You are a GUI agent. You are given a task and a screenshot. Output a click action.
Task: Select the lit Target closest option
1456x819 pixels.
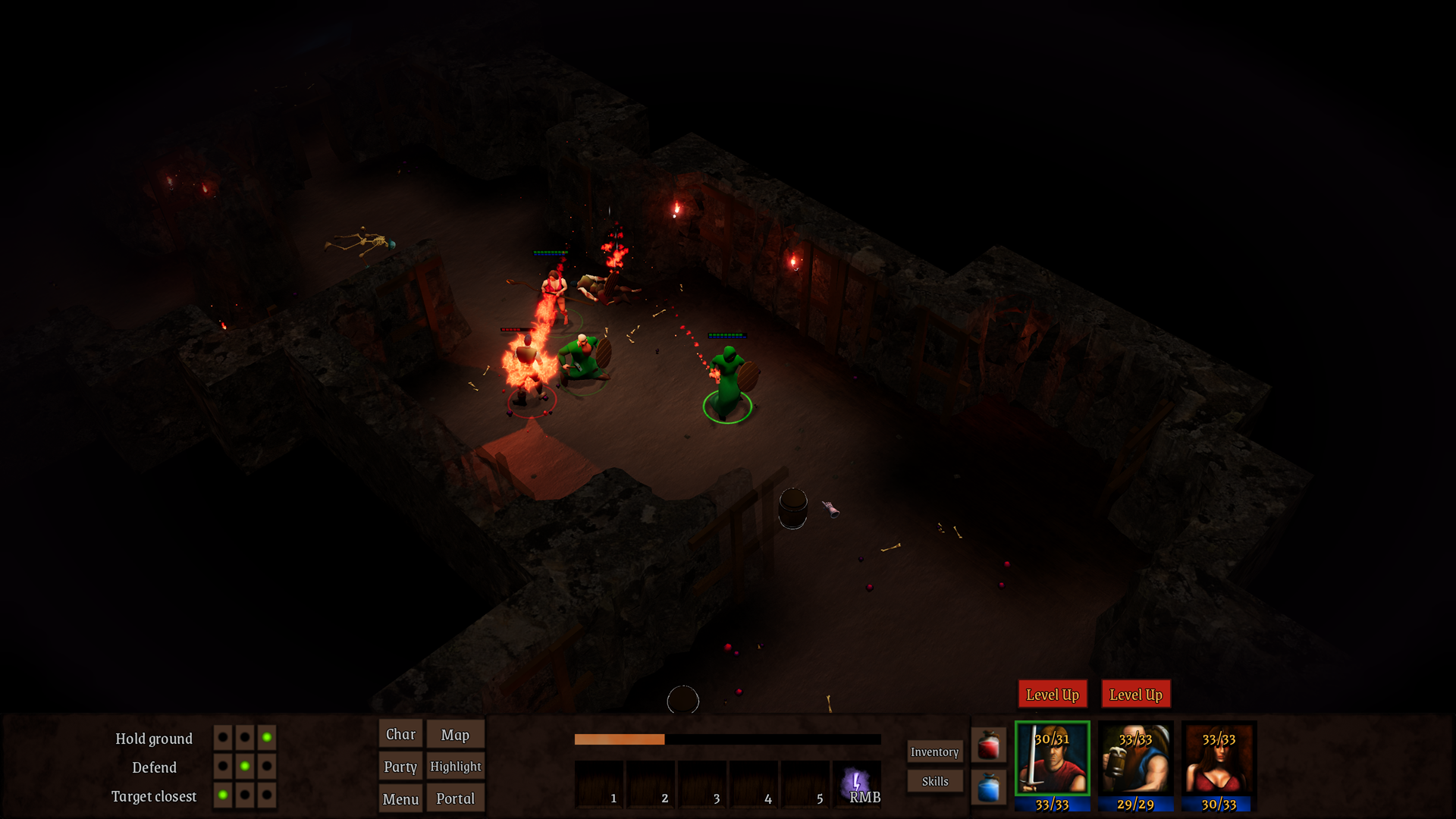coord(222,795)
